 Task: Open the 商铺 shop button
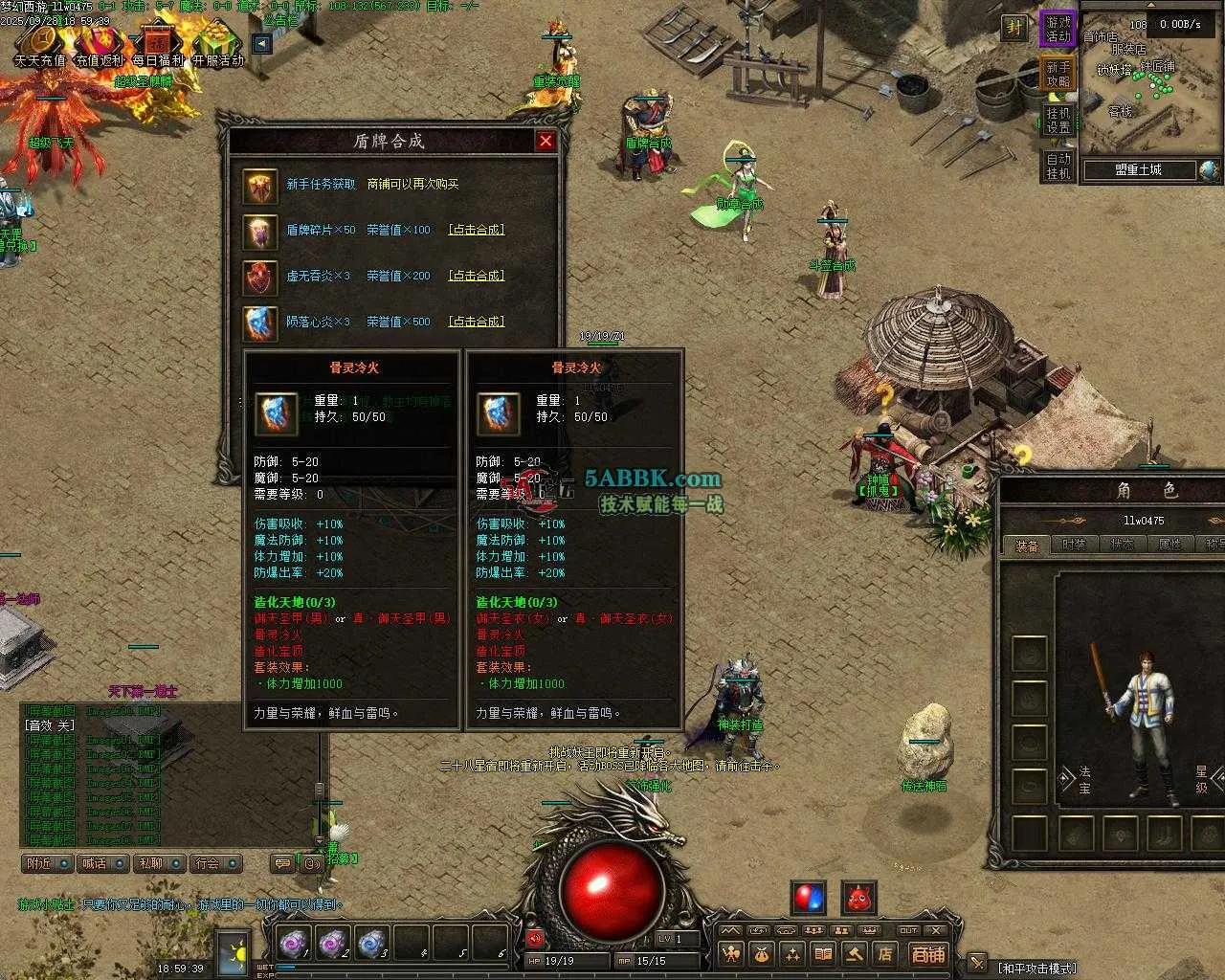(x=927, y=954)
